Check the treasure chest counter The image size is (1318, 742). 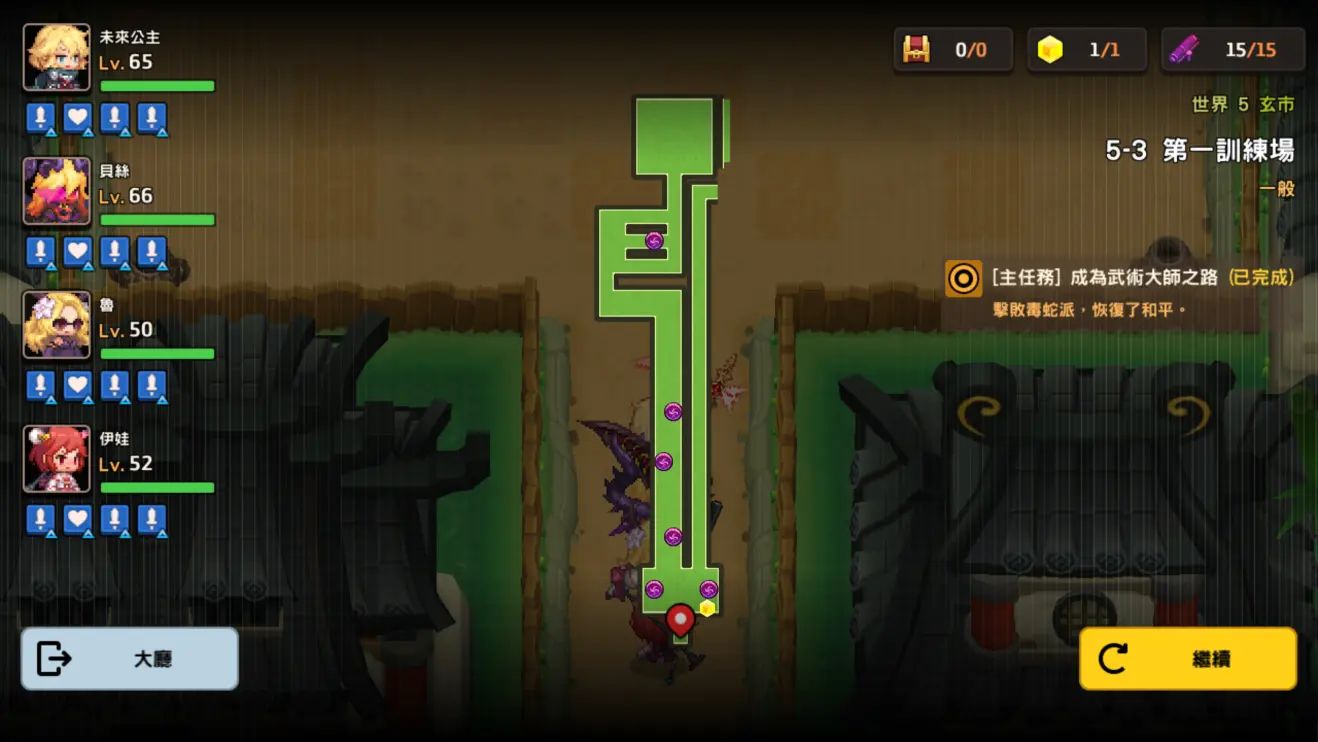[x=952, y=50]
